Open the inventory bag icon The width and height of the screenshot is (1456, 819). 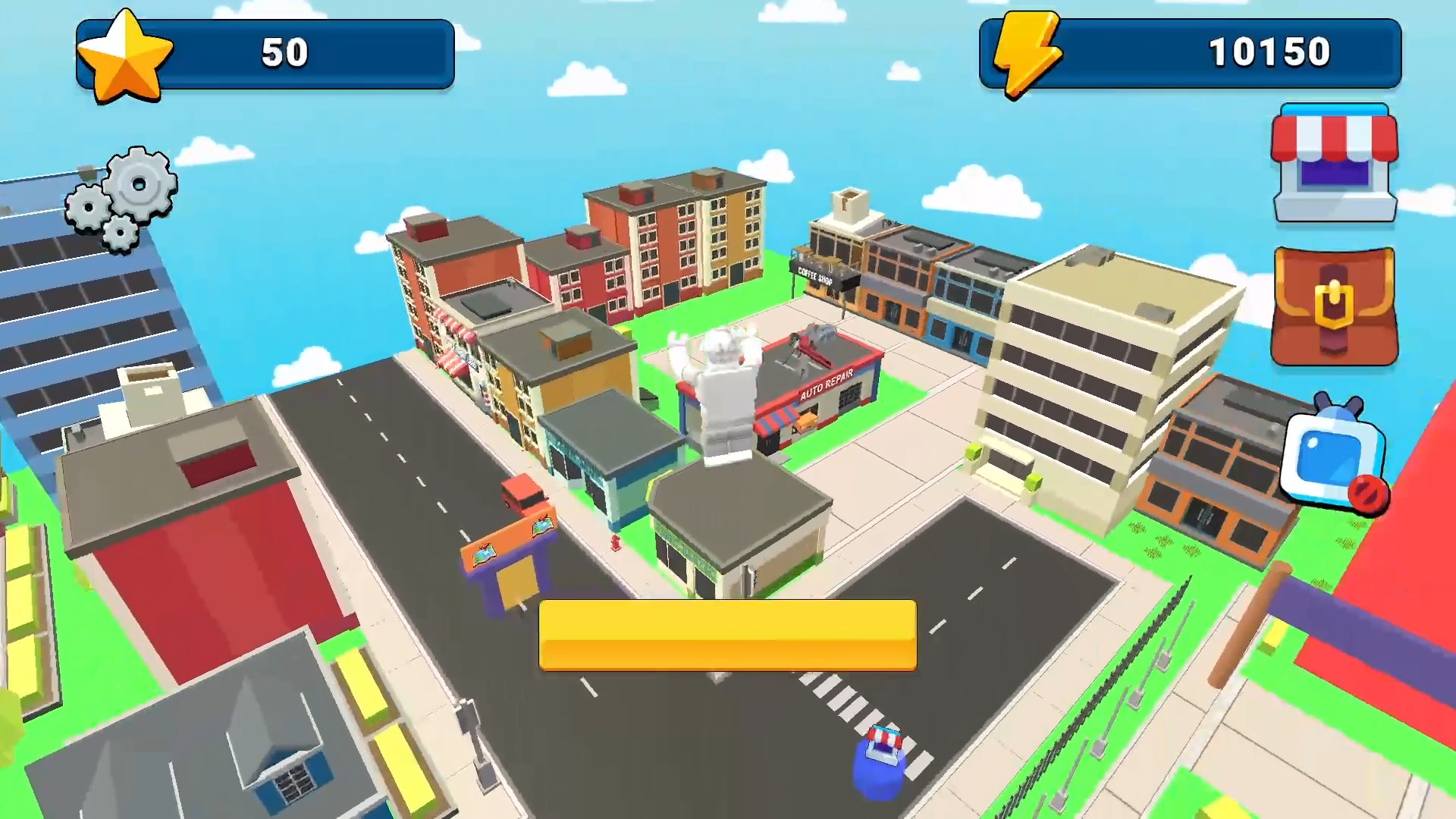pos(1332,303)
